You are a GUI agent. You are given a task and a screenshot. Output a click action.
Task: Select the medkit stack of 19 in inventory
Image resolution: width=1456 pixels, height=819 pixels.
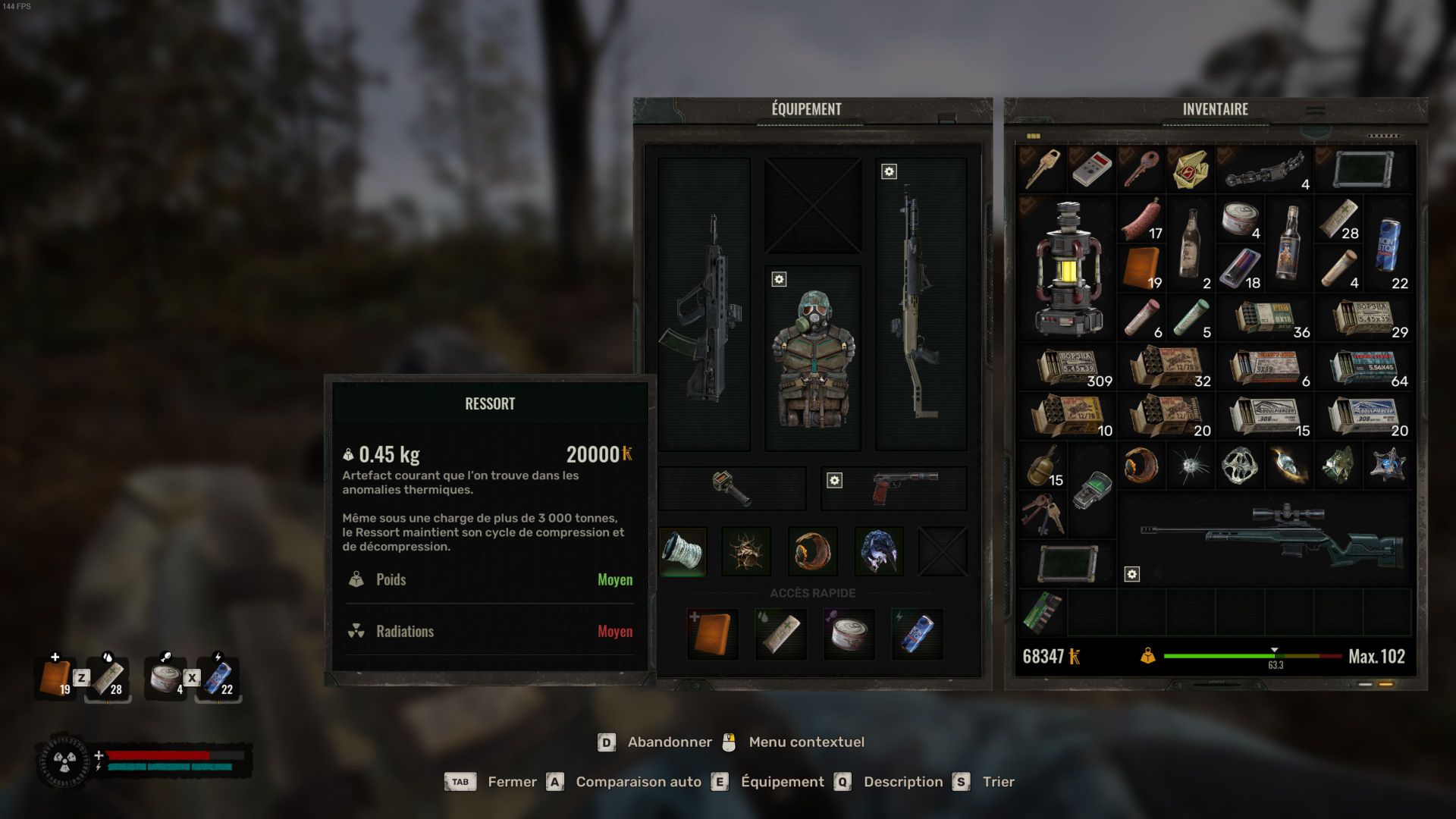1141,268
